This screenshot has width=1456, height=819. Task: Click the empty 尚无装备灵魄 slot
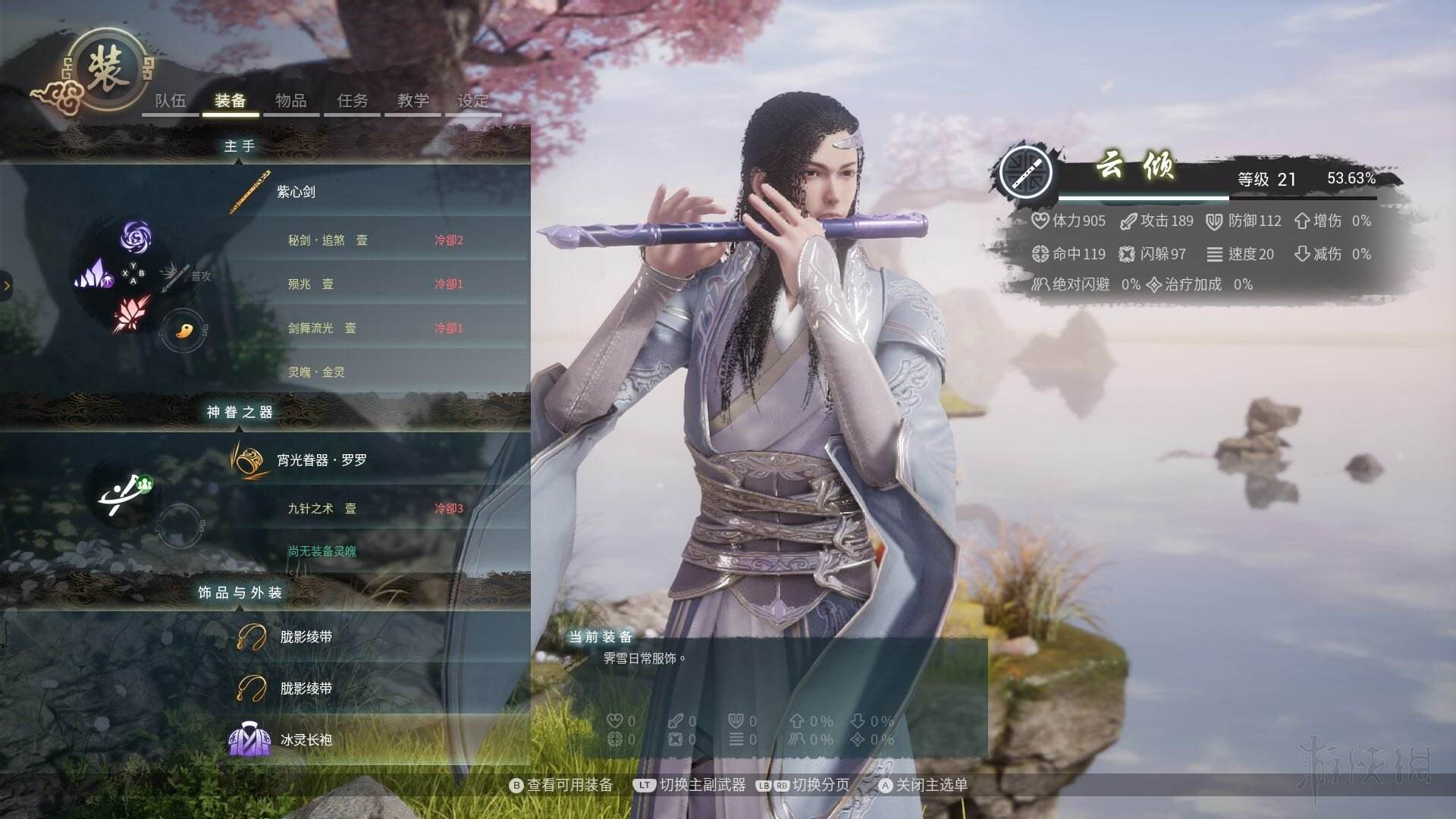pyautogui.click(x=322, y=551)
